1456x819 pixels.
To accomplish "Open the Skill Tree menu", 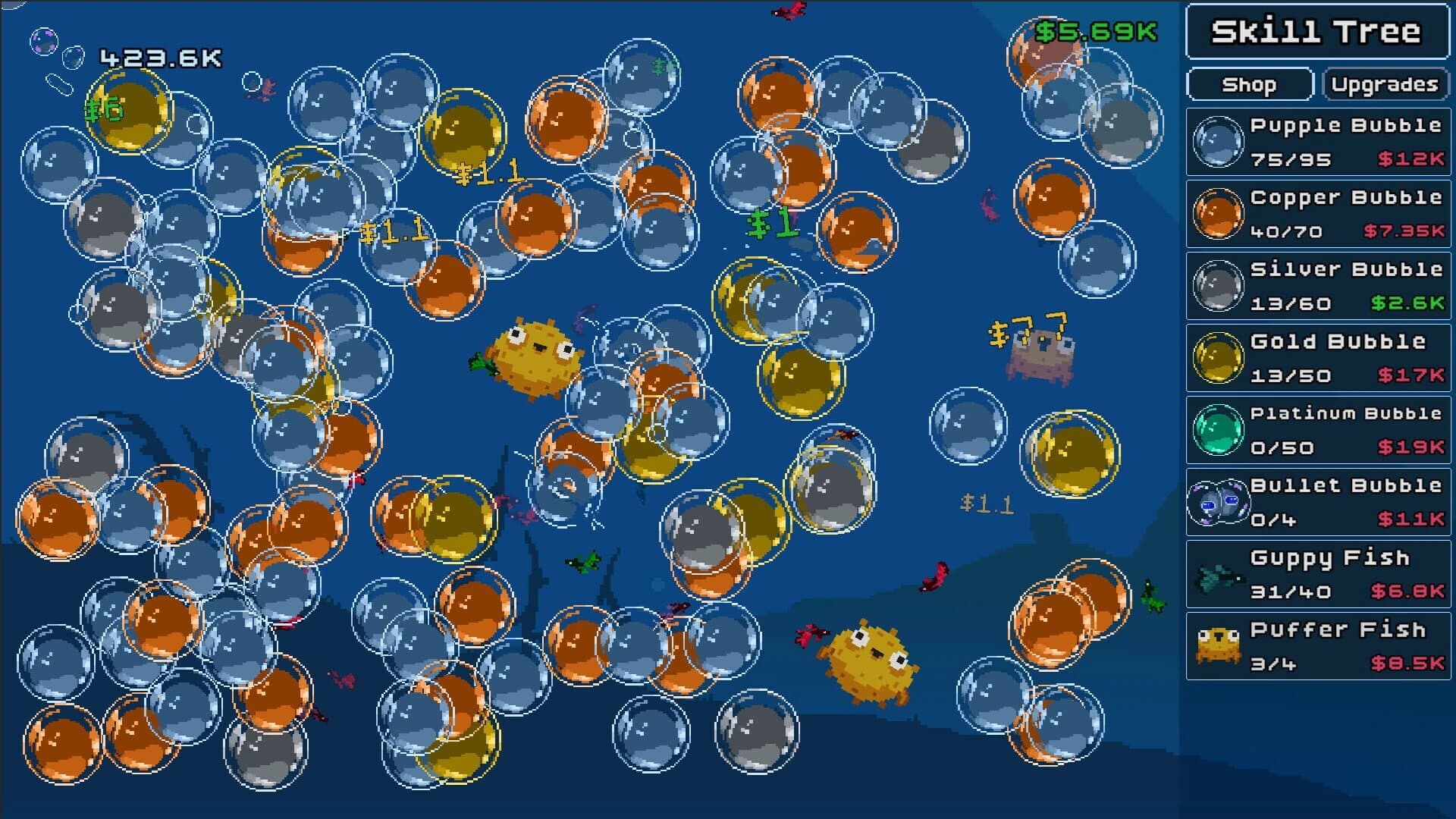I will [1318, 32].
